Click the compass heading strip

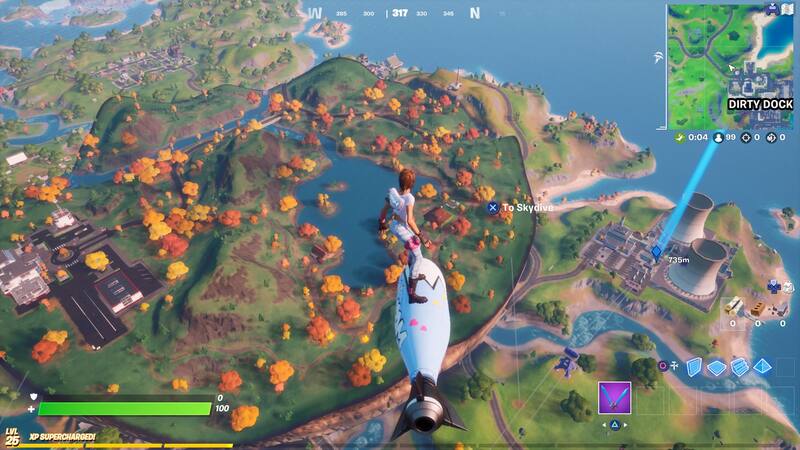[x=399, y=14]
